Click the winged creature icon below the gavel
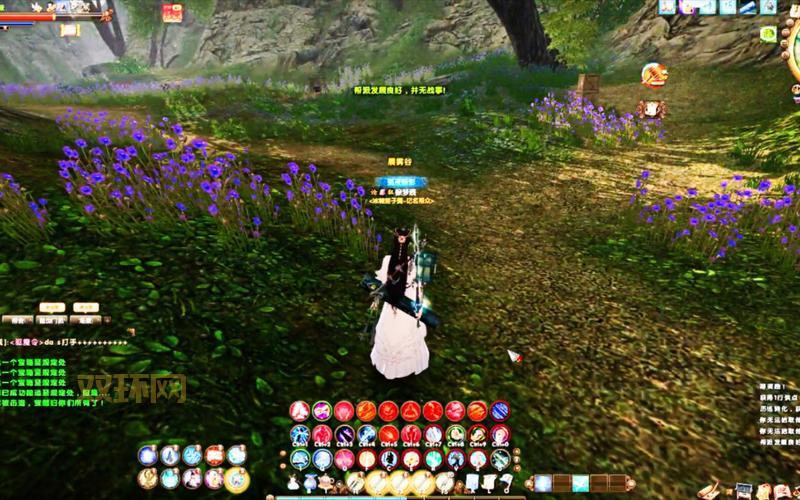 pos(653,108)
